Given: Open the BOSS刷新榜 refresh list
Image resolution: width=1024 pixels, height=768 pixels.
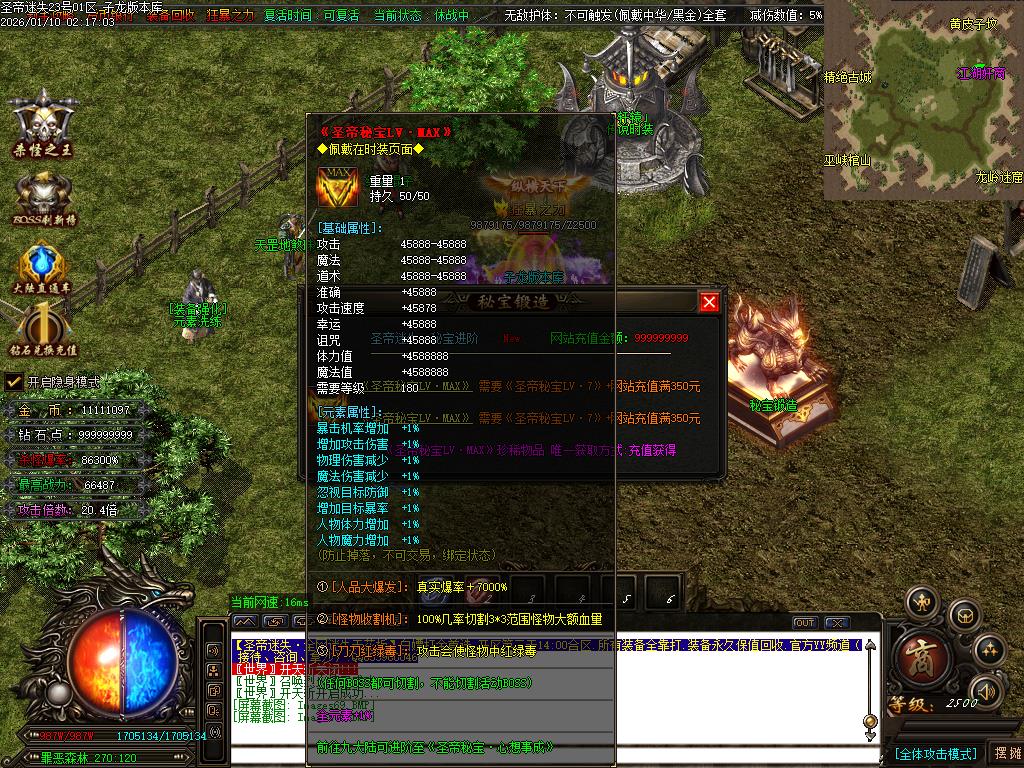Looking at the screenshot, I should 43,197.
